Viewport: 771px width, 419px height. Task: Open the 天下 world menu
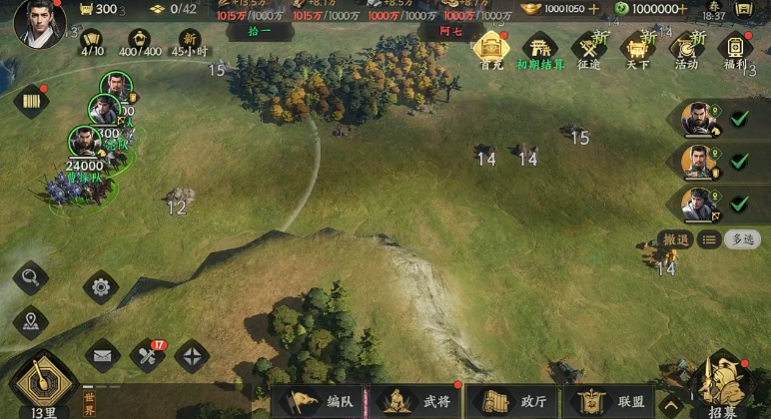638,48
